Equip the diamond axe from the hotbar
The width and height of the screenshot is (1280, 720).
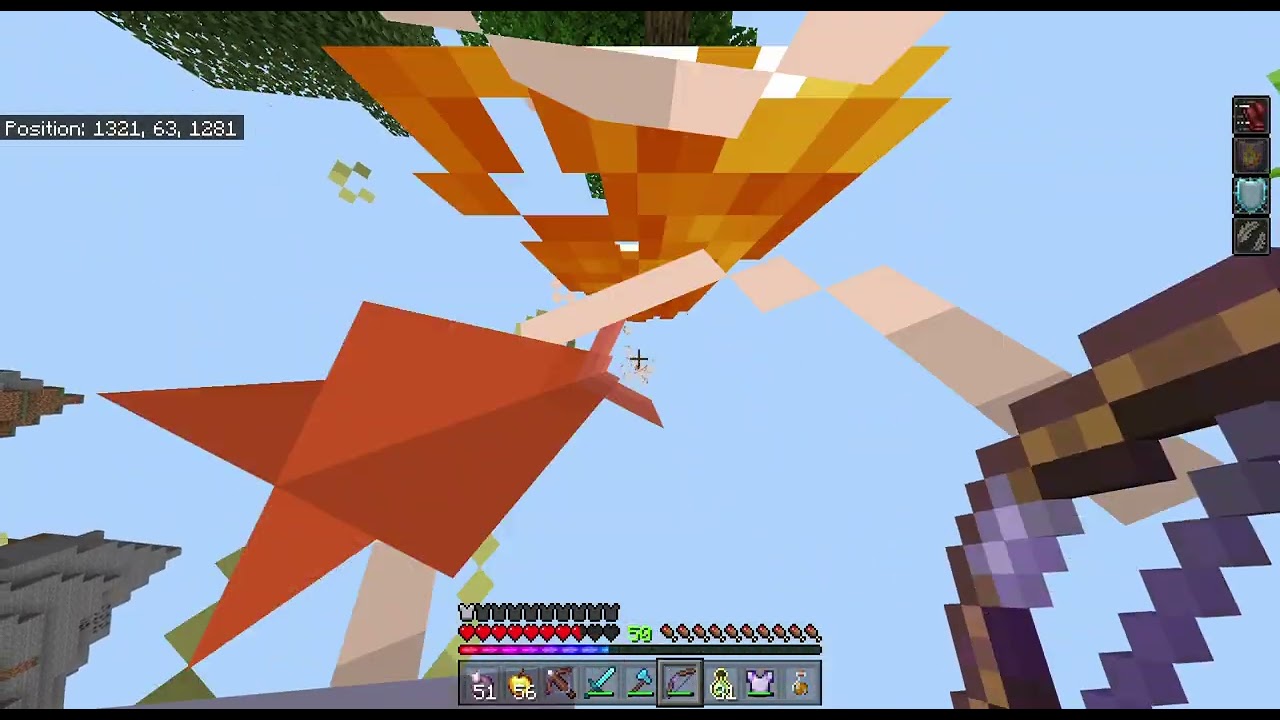[641, 684]
